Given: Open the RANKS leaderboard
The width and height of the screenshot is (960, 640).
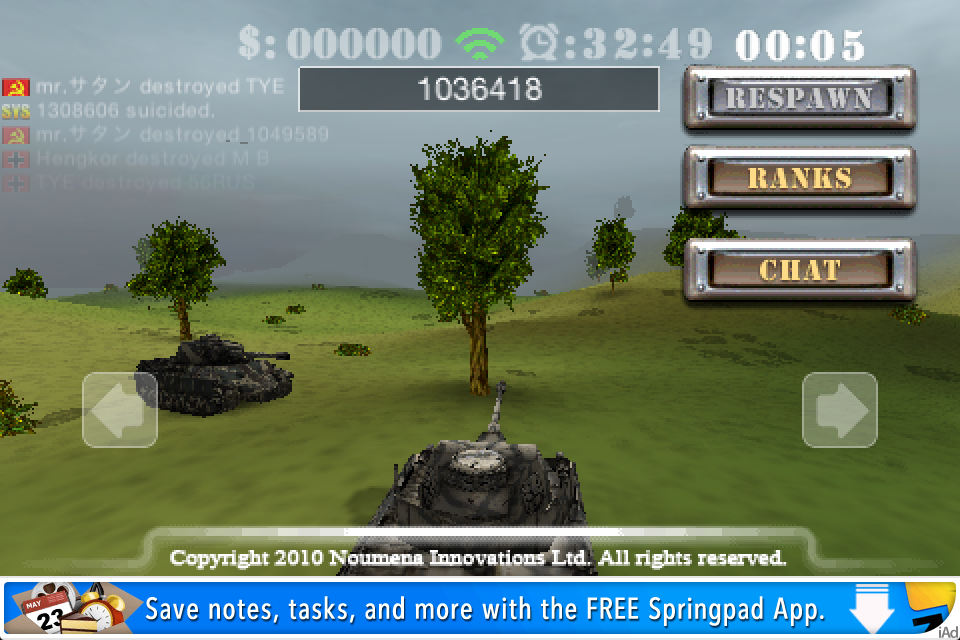Looking at the screenshot, I should pyautogui.click(x=799, y=179).
